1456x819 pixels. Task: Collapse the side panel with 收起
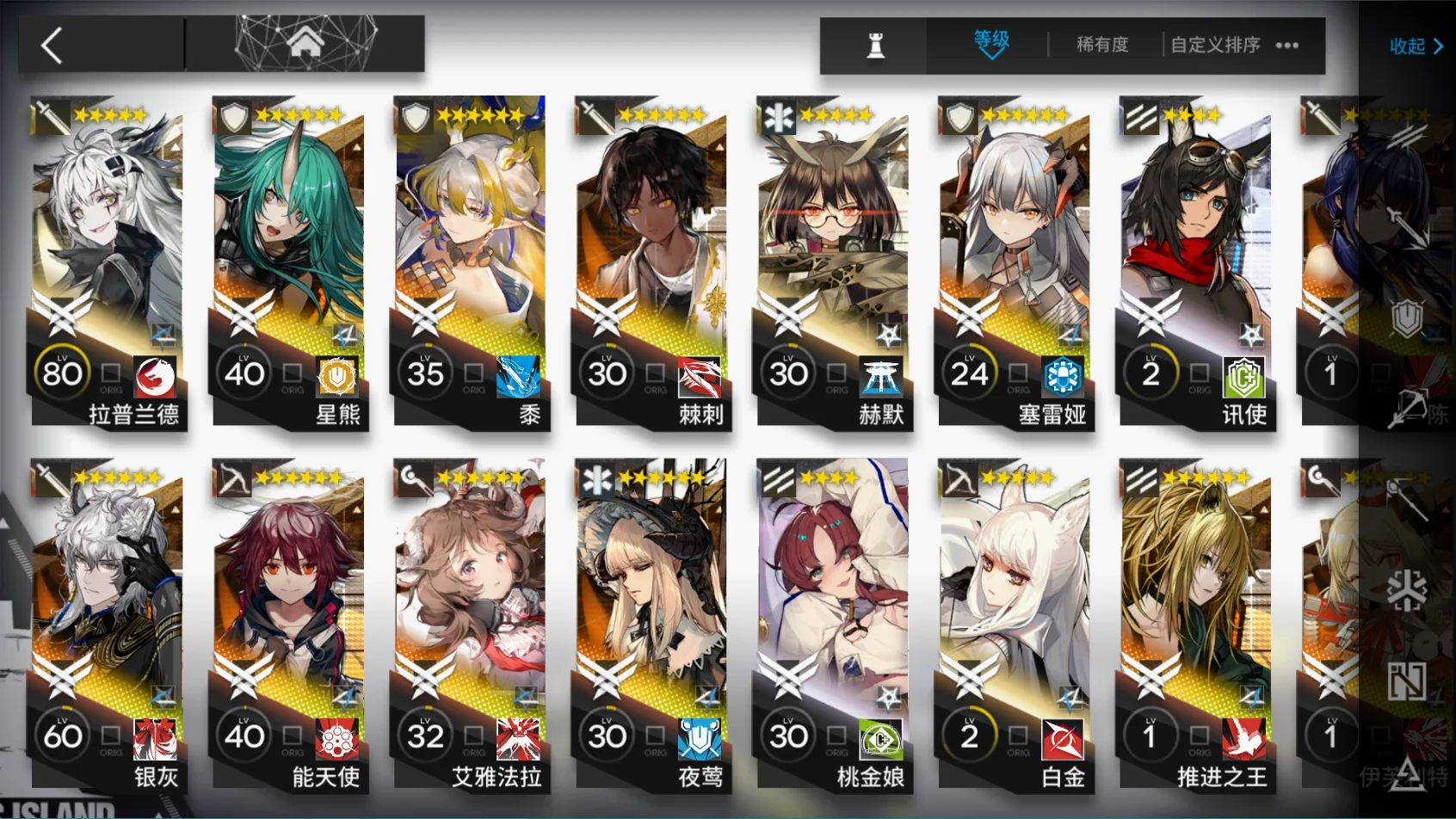click(1416, 46)
